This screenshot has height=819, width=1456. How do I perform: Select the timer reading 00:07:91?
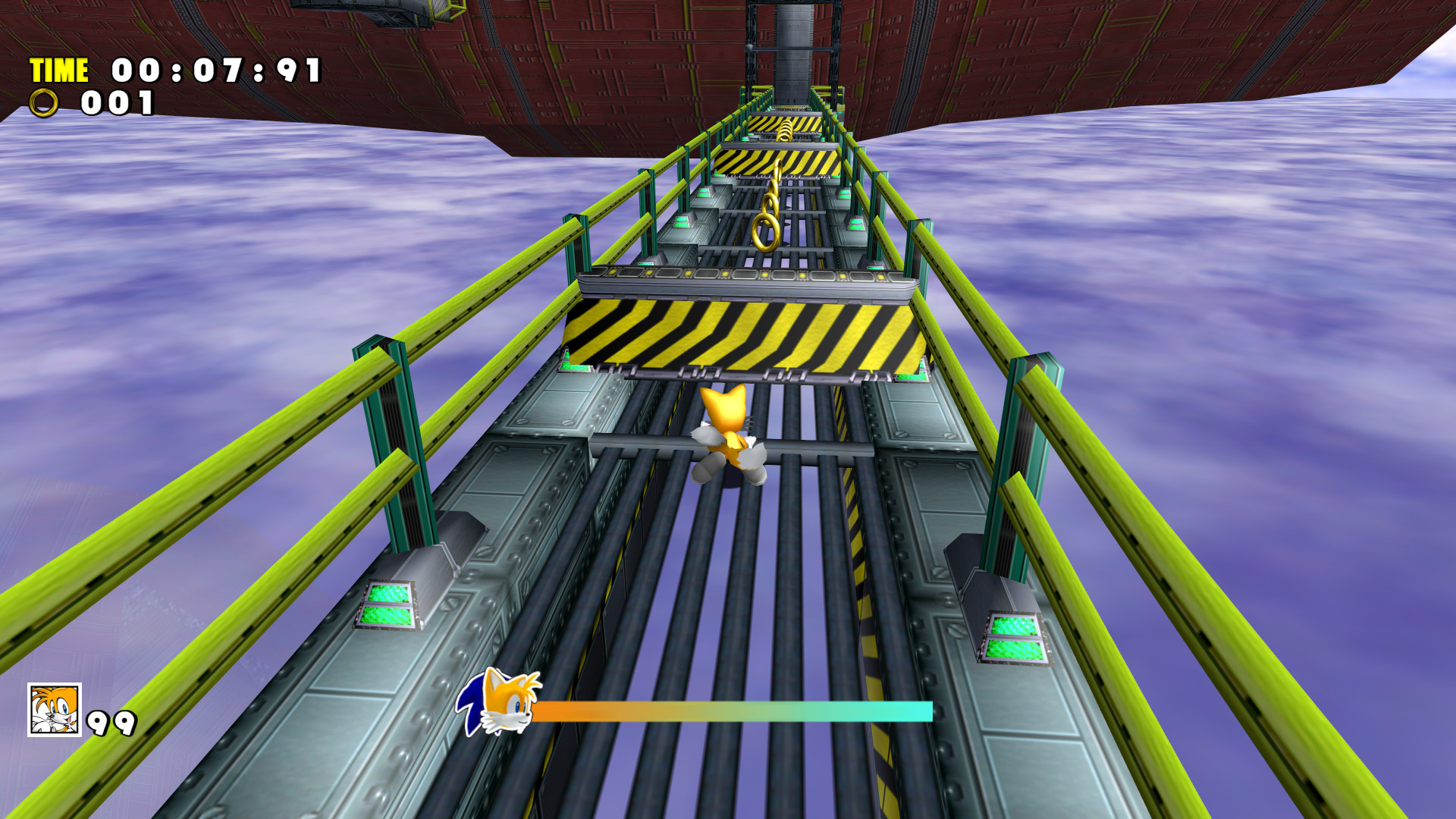coord(215,70)
